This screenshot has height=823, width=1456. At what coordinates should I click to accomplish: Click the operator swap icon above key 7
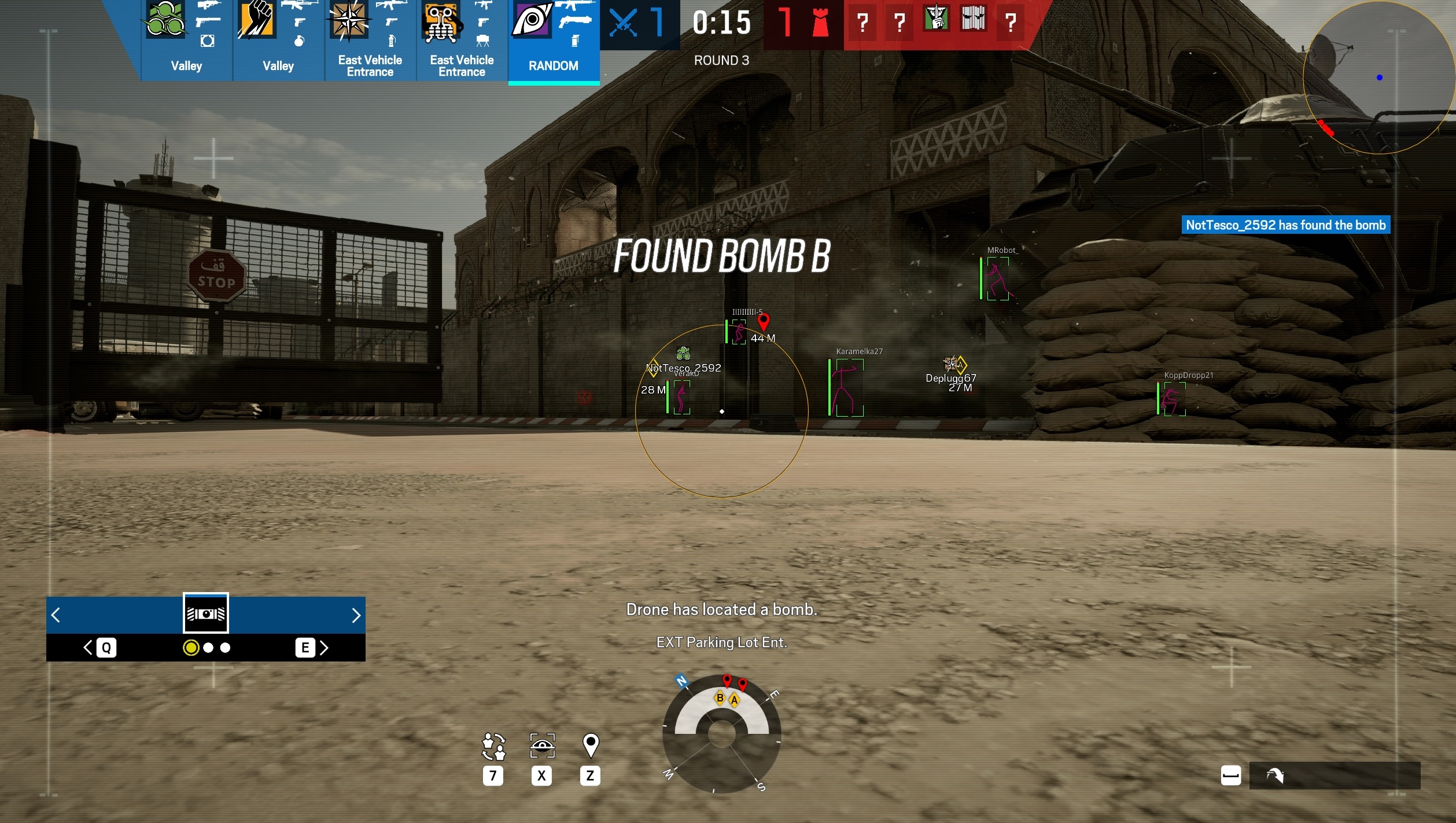click(x=493, y=747)
